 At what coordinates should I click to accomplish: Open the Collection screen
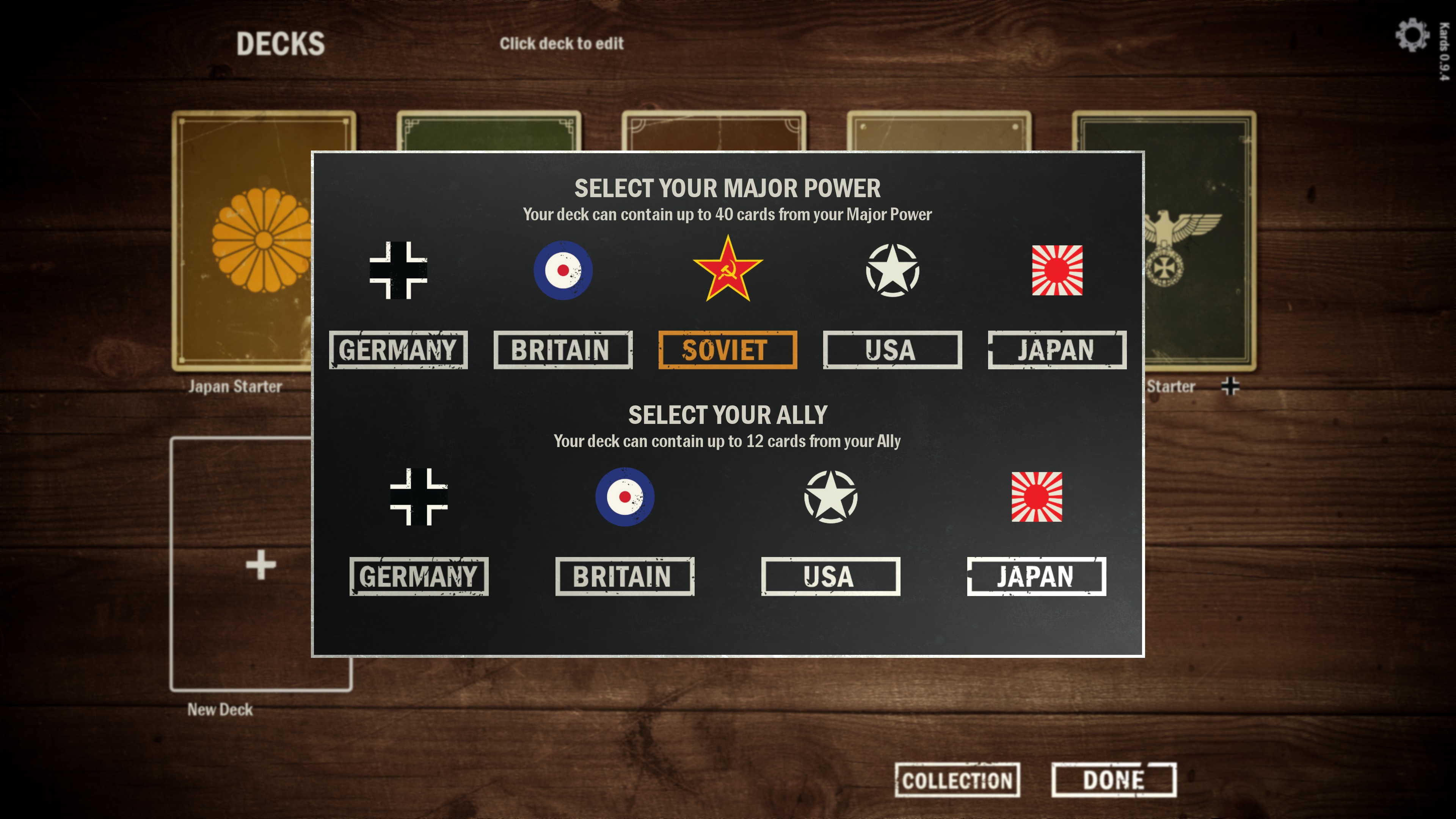point(957,780)
